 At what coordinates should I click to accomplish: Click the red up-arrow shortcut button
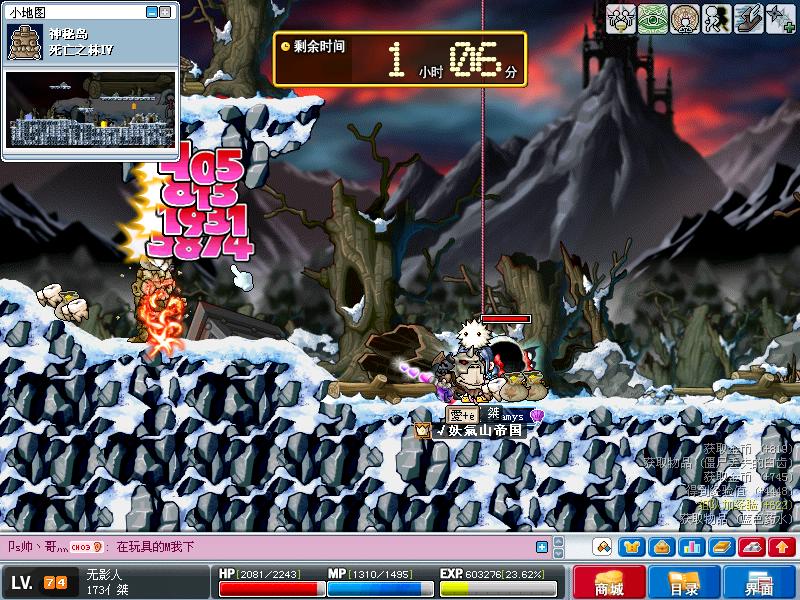[782, 547]
